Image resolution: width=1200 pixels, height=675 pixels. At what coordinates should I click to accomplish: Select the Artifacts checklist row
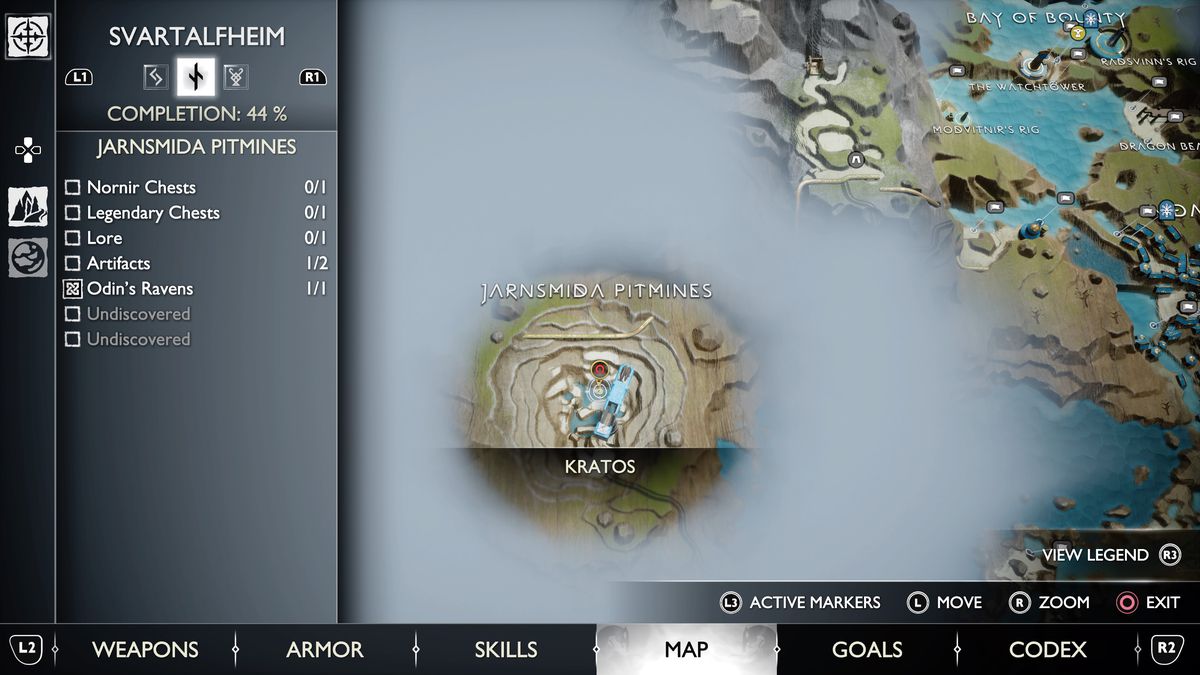click(x=195, y=263)
